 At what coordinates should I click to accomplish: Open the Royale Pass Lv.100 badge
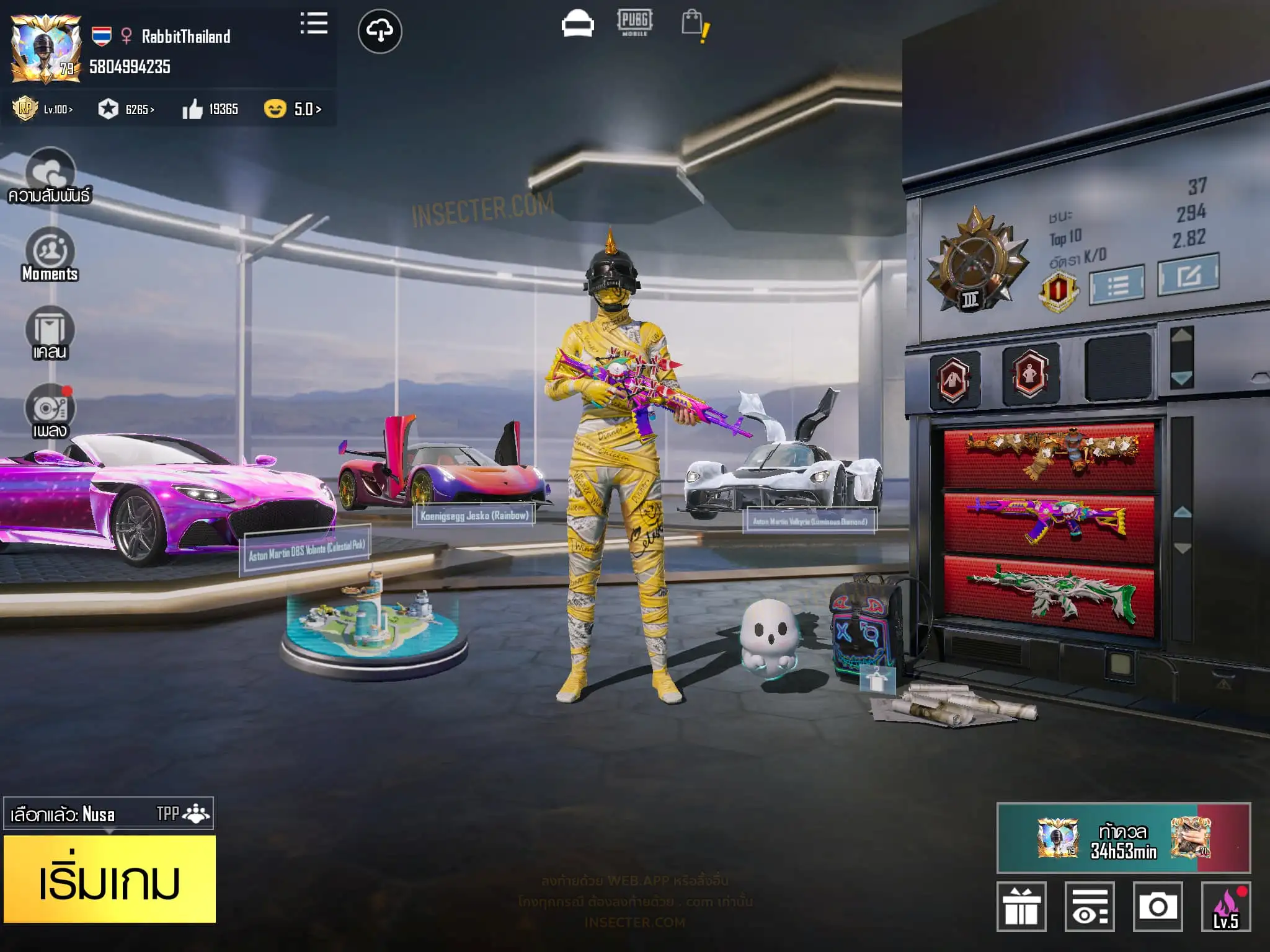coord(42,109)
